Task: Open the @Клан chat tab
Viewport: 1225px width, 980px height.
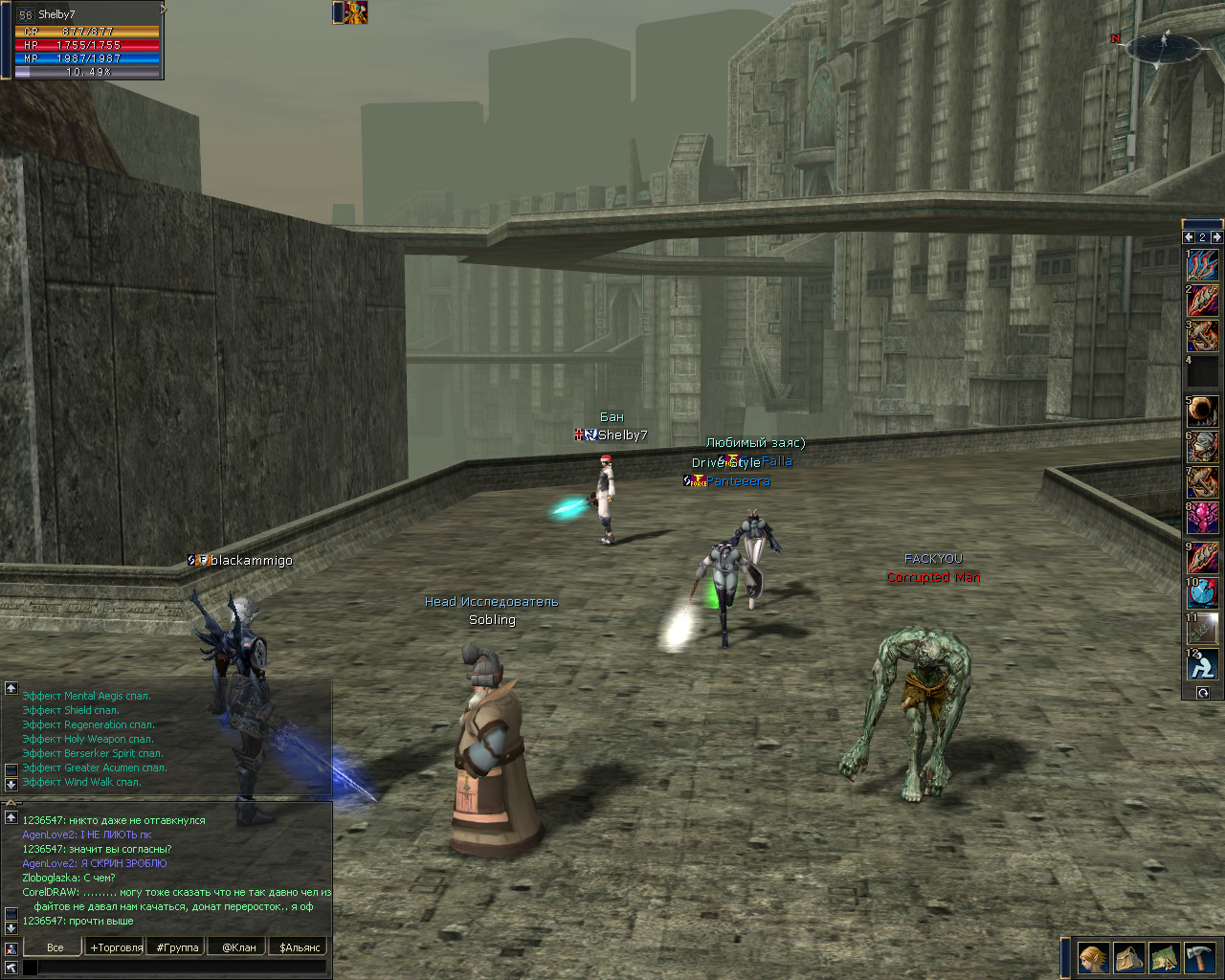Action: [x=239, y=947]
